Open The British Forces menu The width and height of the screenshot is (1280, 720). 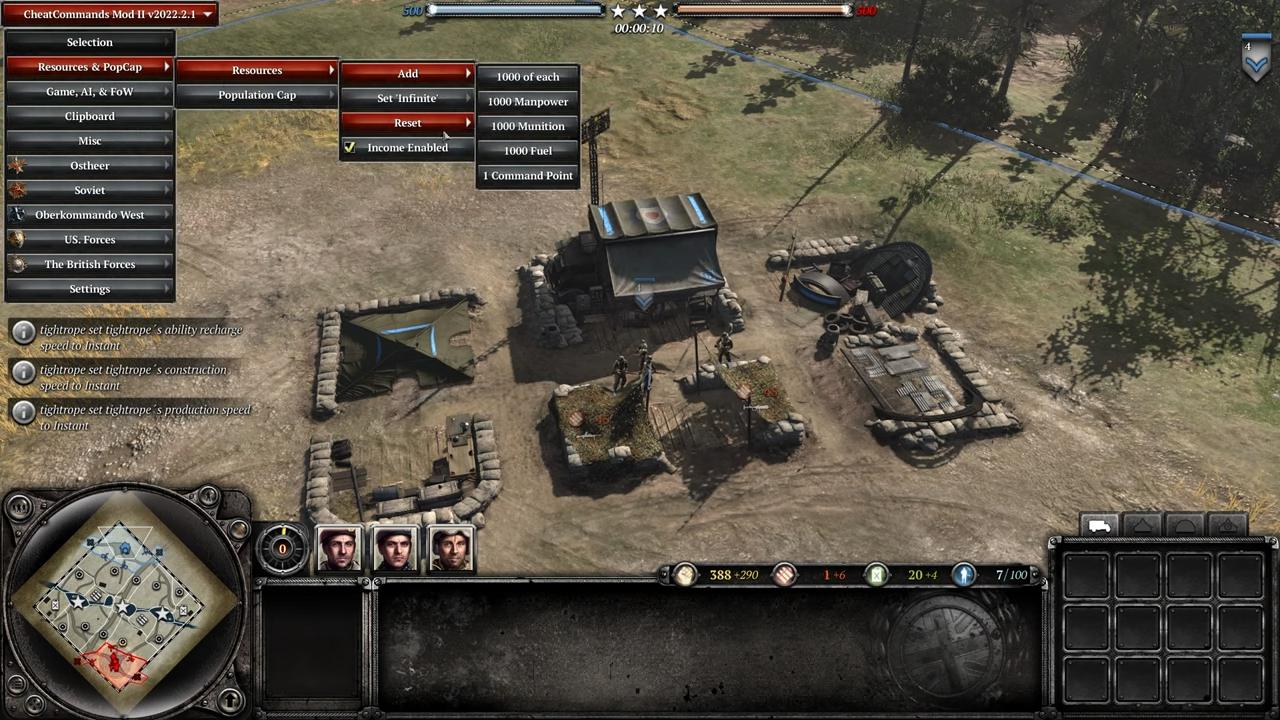pyautogui.click(x=90, y=265)
